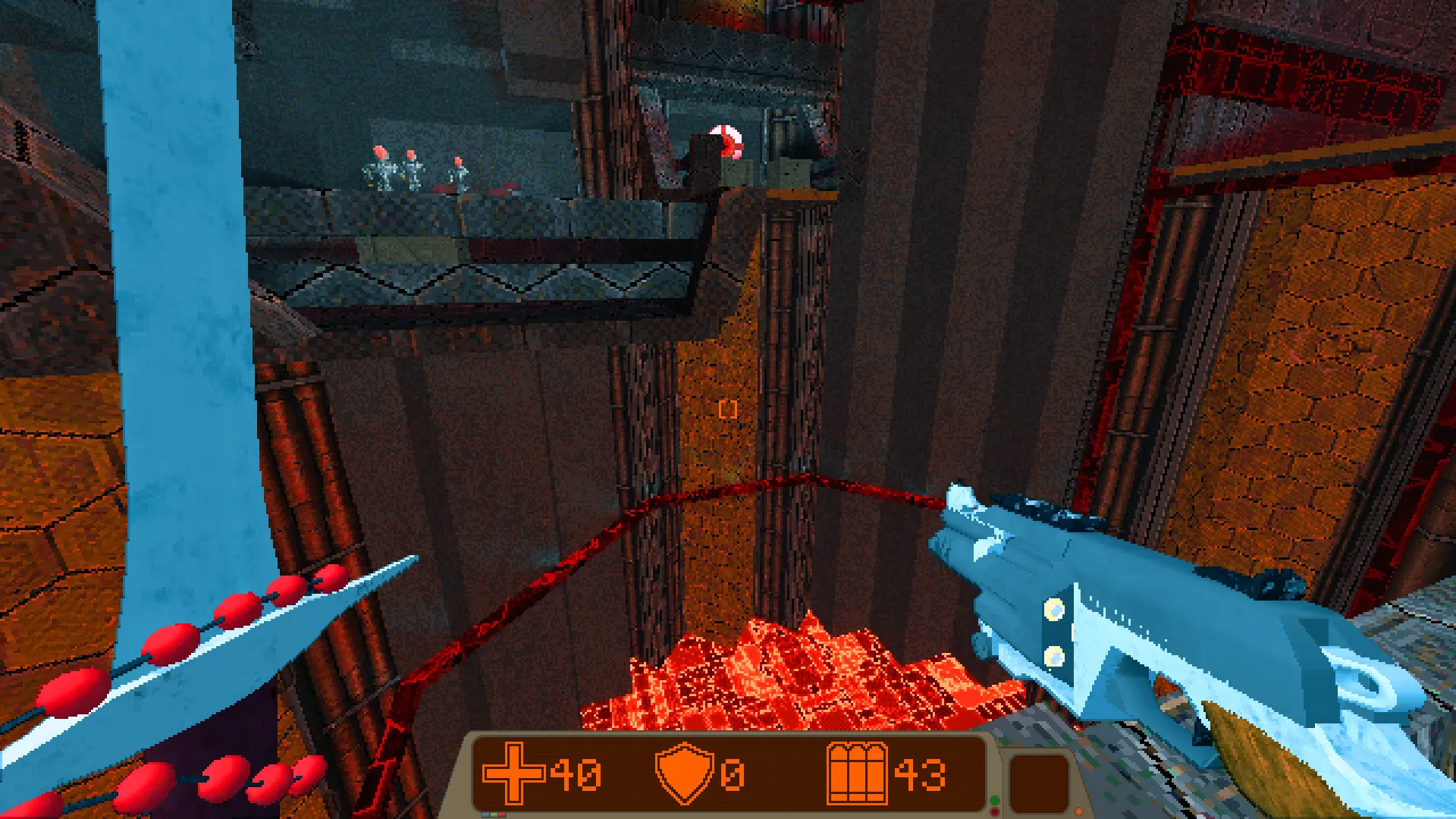Toggle the red status light on the HUD panel

point(994,812)
